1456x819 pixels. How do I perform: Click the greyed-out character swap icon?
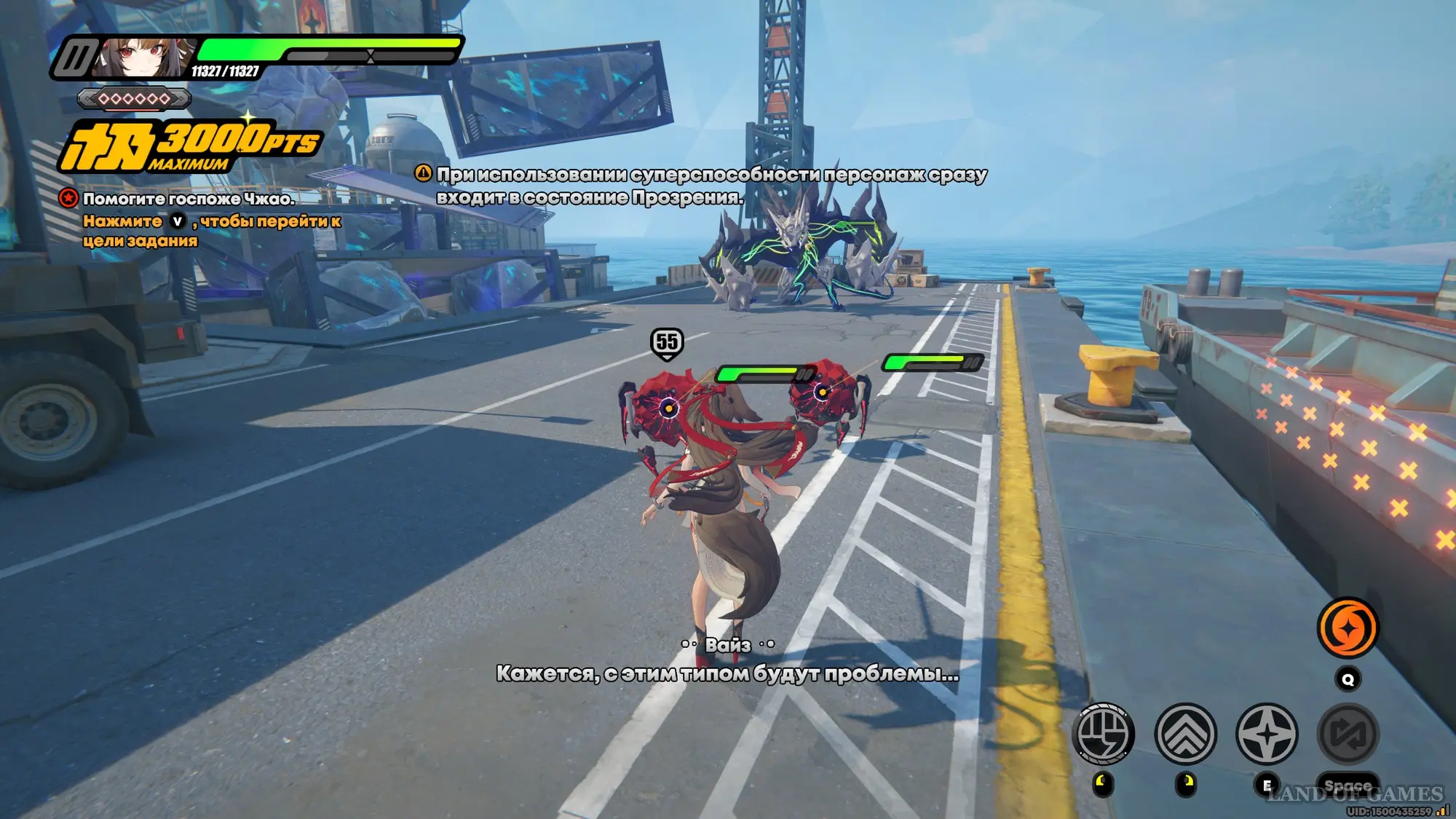[1348, 734]
